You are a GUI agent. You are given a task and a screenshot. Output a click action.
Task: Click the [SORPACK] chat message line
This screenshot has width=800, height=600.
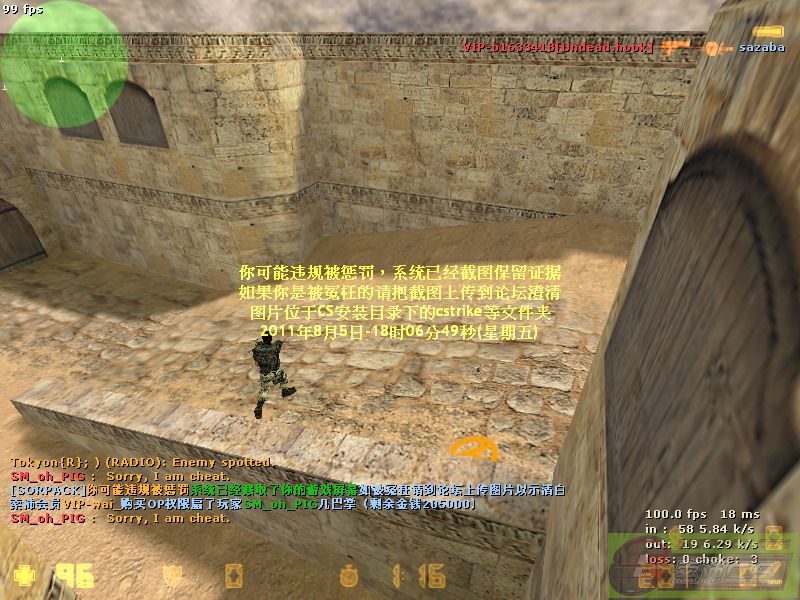point(287,490)
